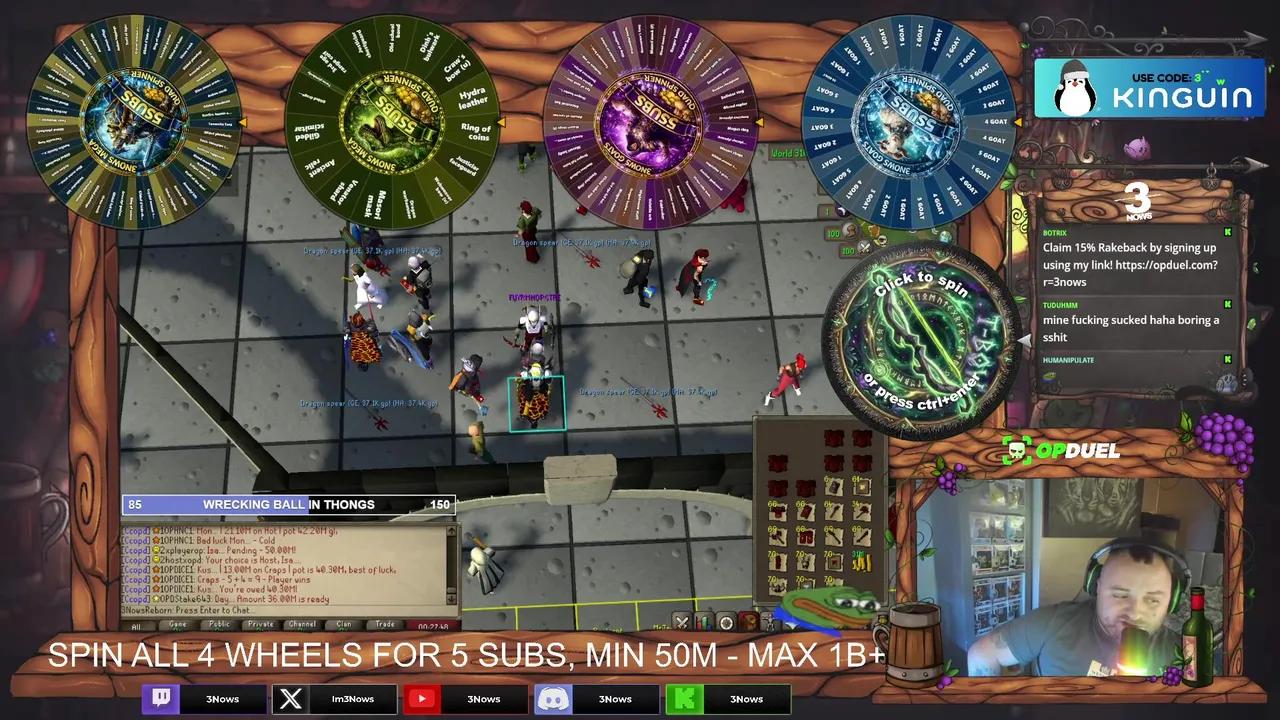Image resolution: width=1280 pixels, height=720 pixels.
Task: Toggle the Clan chat filter
Action: pyautogui.click(x=344, y=625)
